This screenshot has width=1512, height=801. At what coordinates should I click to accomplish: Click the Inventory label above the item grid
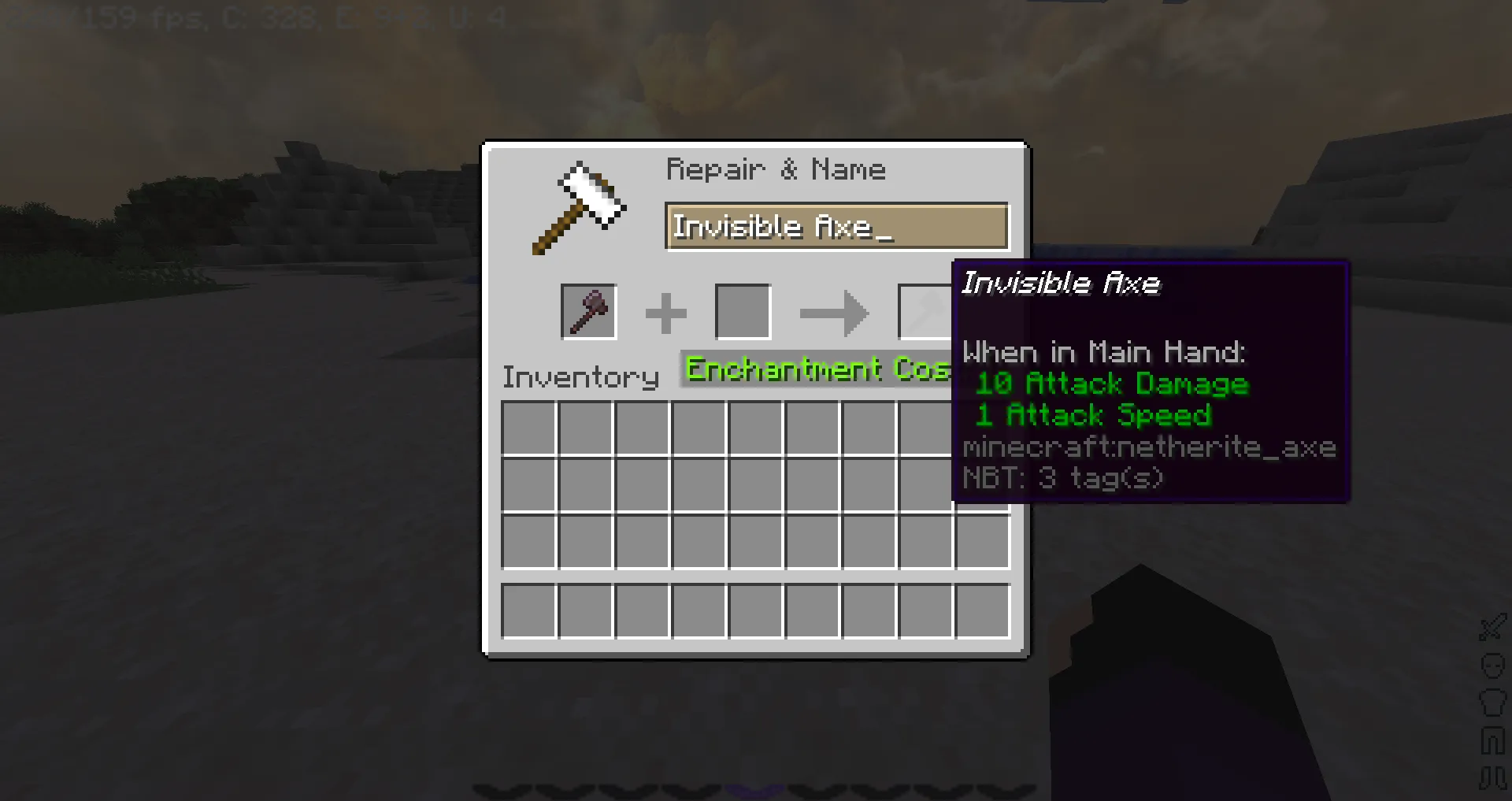[x=580, y=376]
